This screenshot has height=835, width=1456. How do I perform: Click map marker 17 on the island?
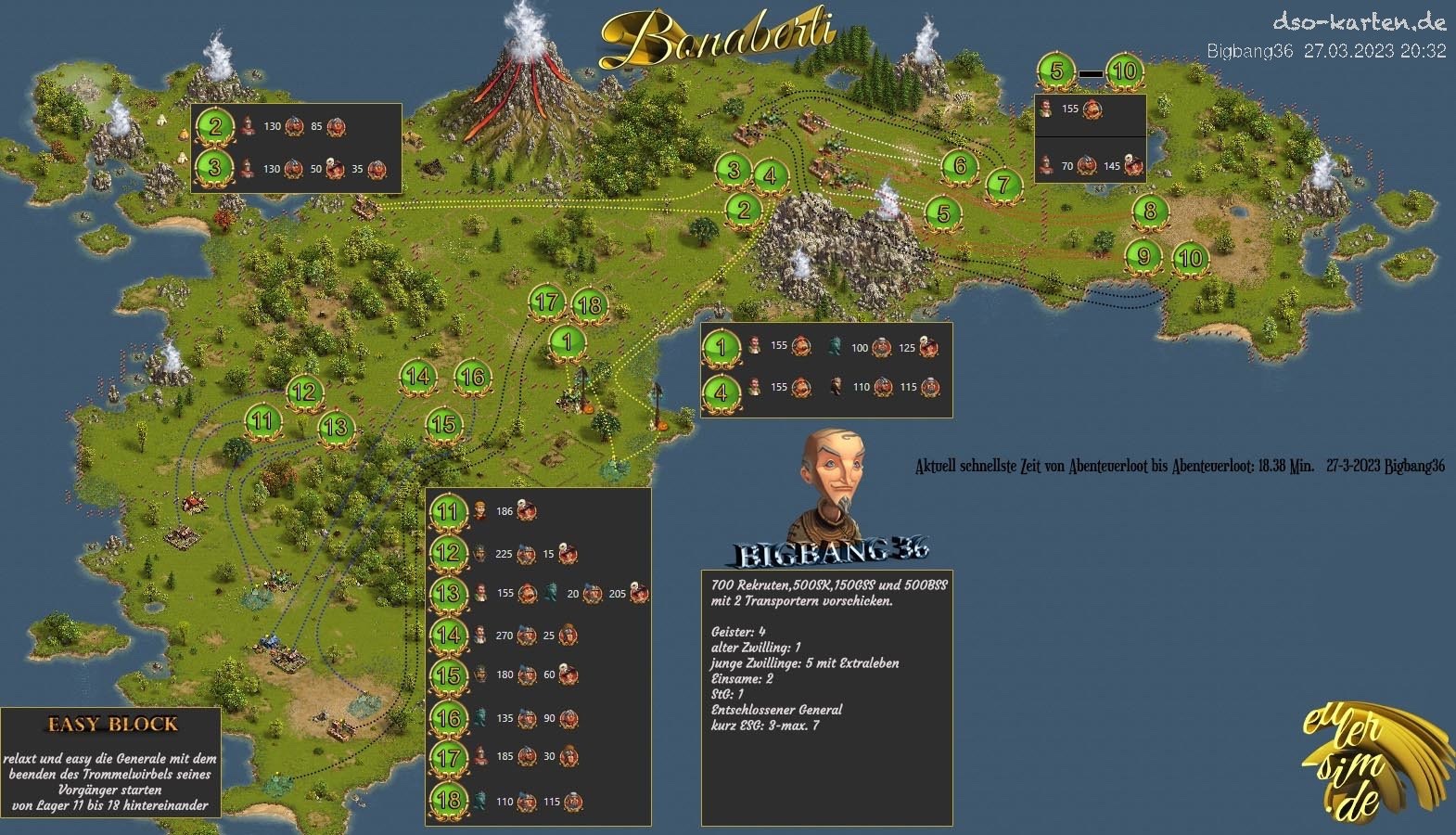point(546,302)
